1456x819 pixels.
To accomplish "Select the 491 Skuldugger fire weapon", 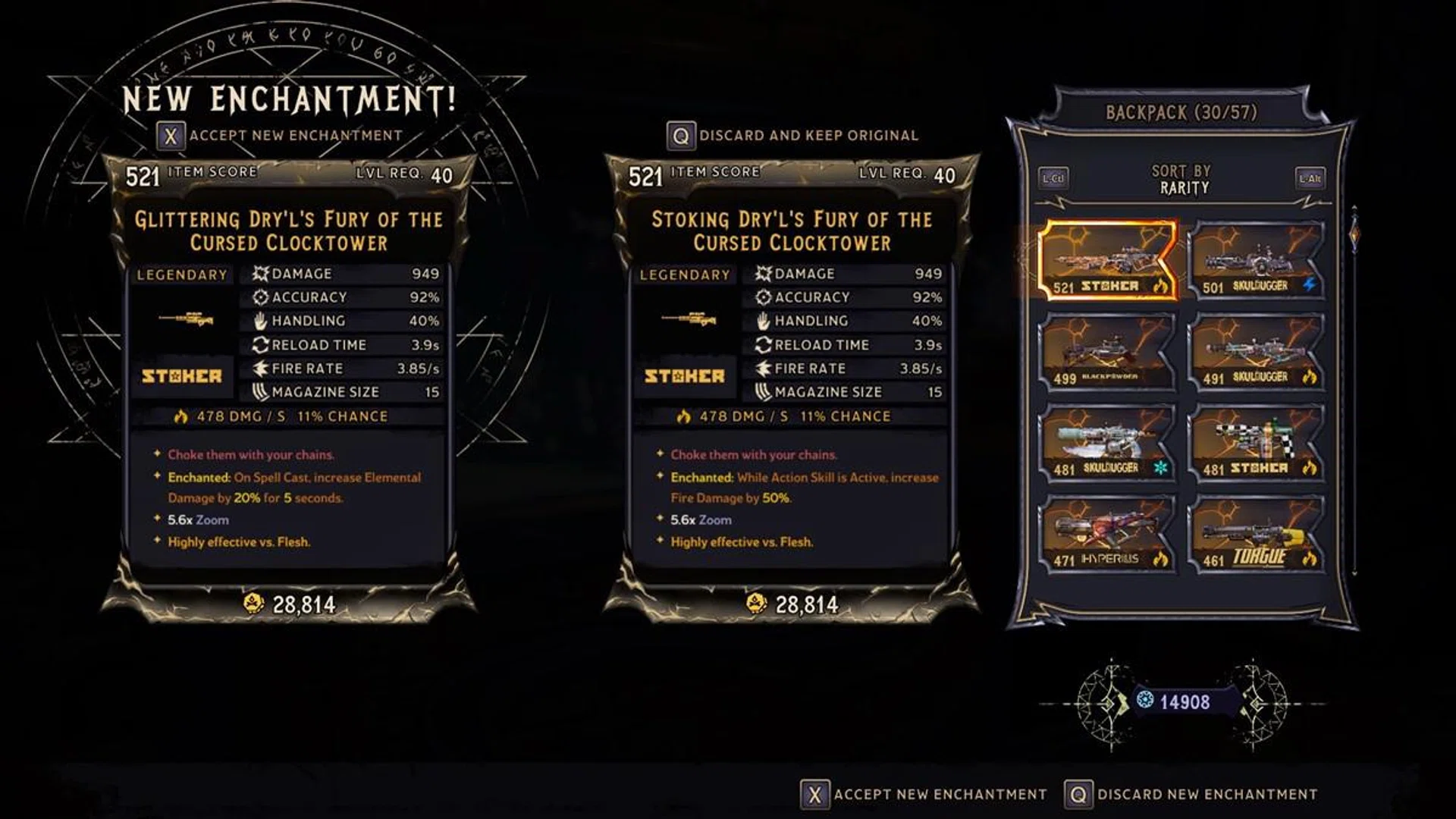I will (x=1256, y=351).
